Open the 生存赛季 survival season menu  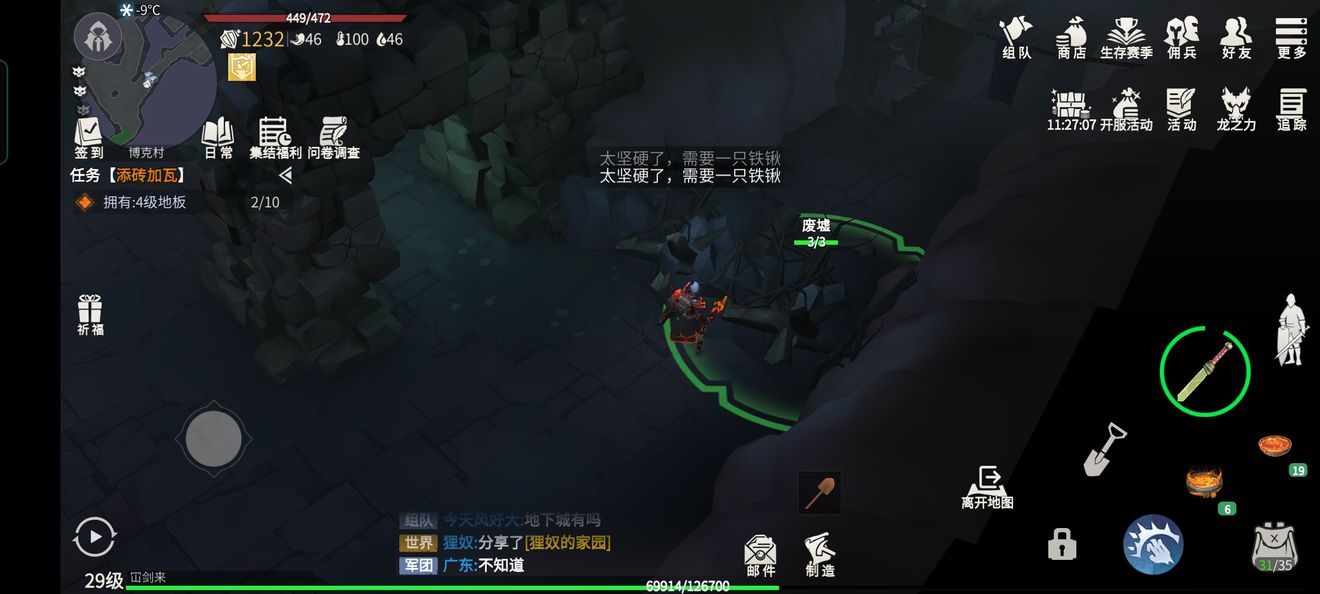pos(1126,37)
